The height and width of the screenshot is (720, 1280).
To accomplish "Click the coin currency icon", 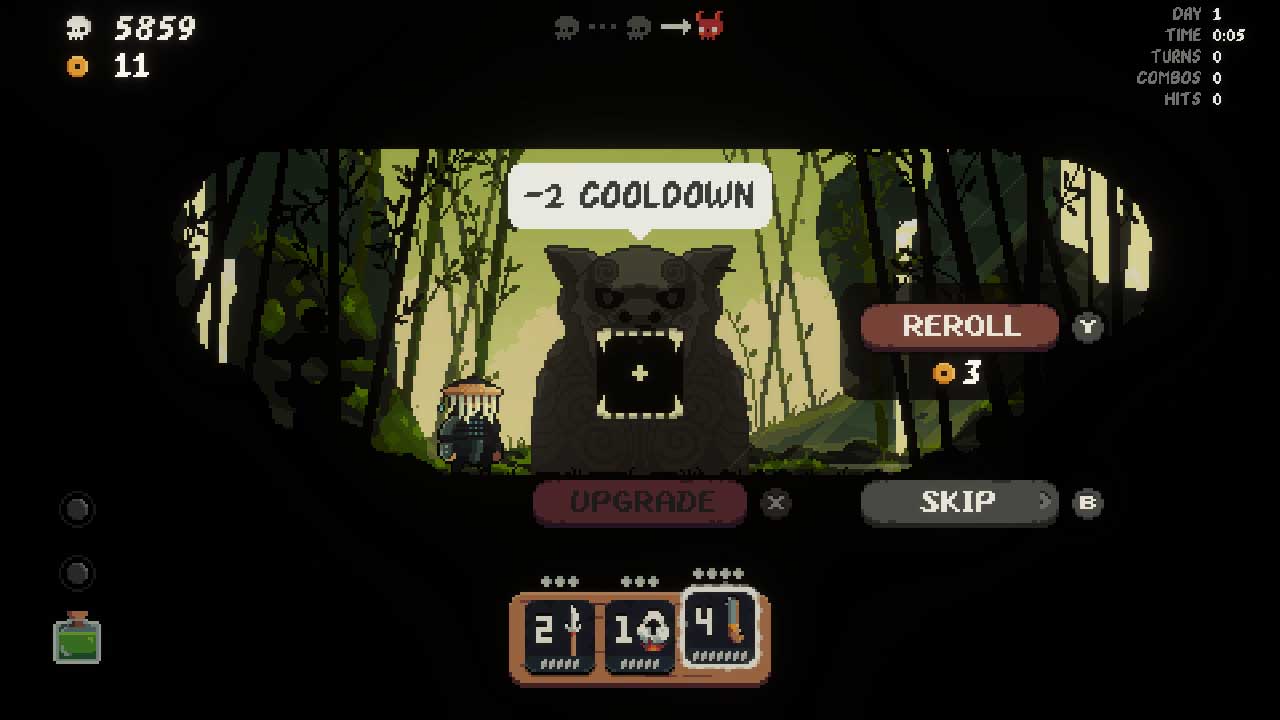I will [x=78, y=67].
